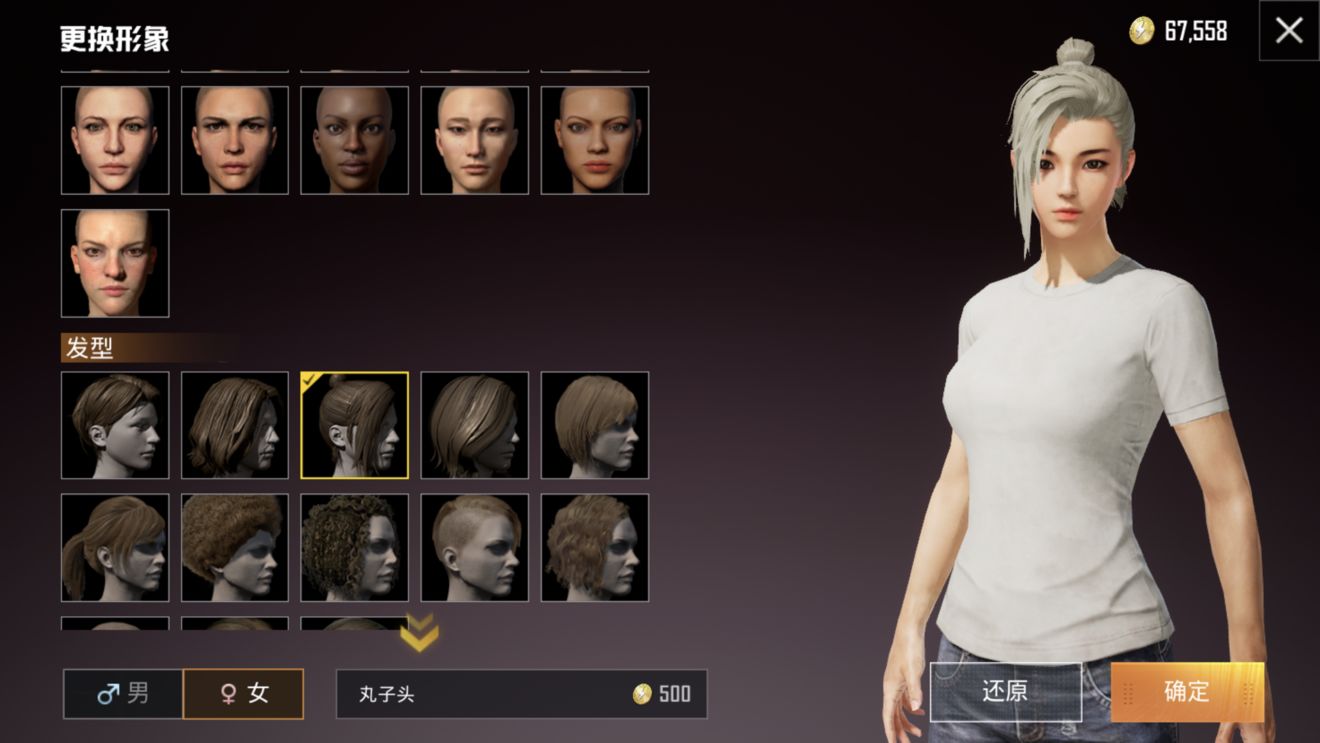Pick the red-cheeked freckled face
The image size is (1320, 743).
click(115, 263)
